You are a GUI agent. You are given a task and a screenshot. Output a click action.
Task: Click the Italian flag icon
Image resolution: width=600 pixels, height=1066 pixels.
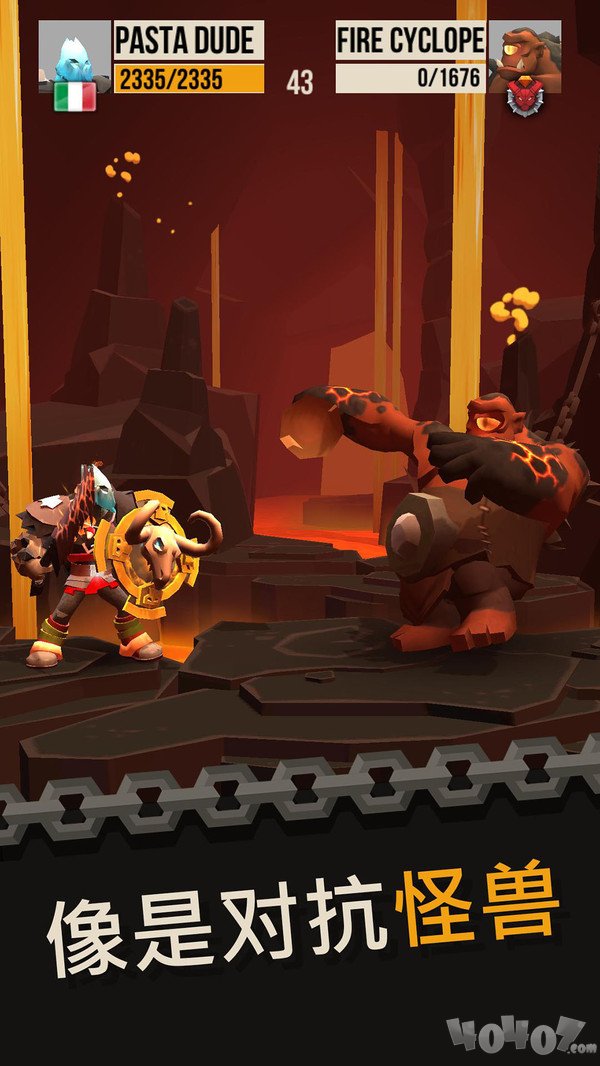point(75,96)
